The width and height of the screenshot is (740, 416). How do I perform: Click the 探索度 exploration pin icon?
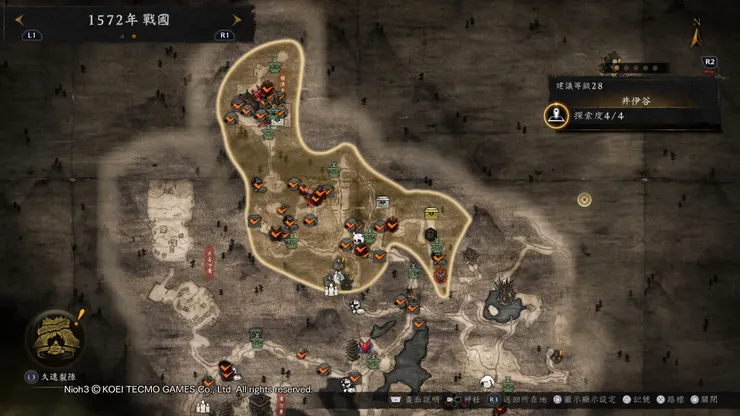click(555, 117)
